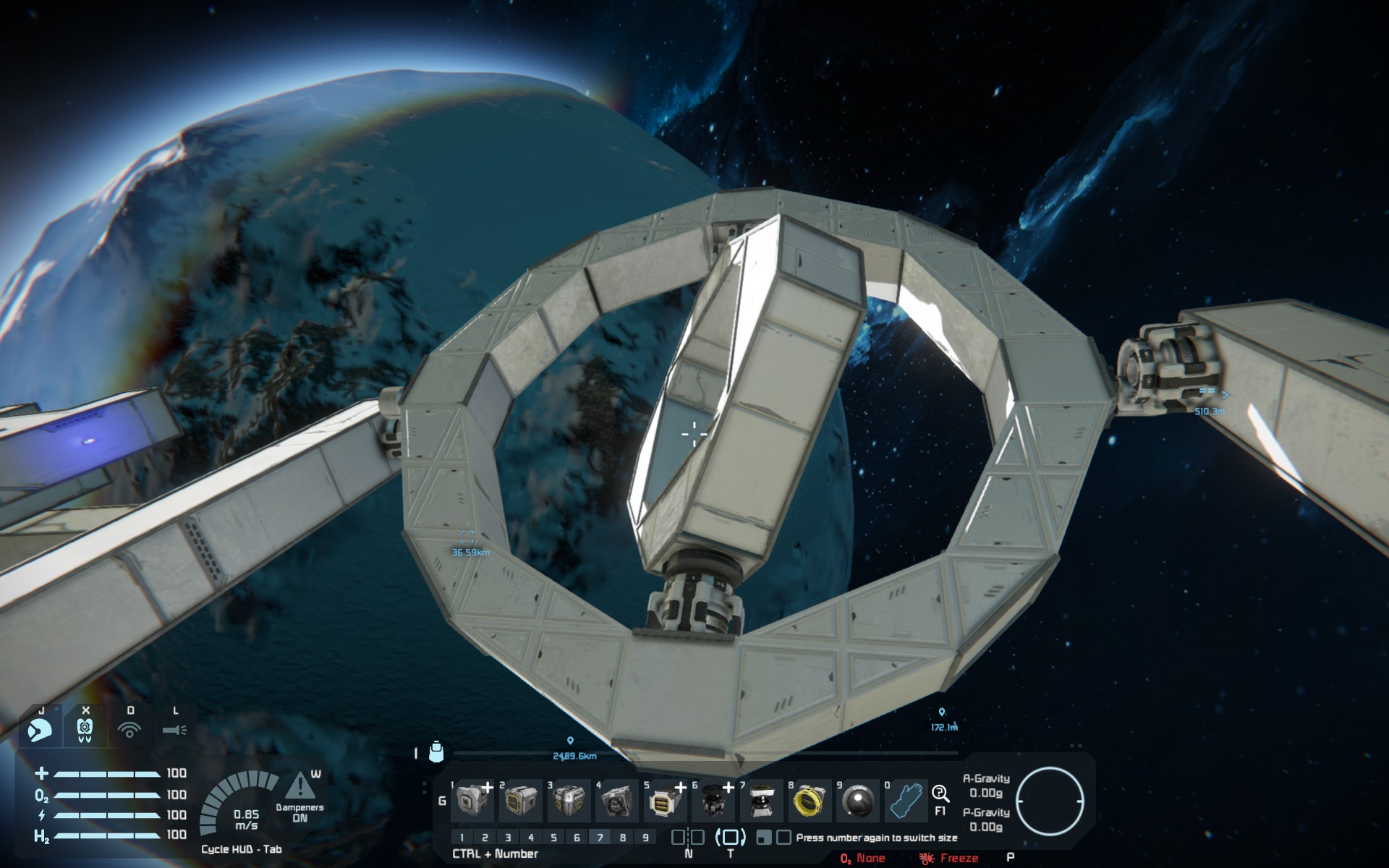Select the hinge block in slot 7
Viewport: 1389px width, 868px height.
[x=760, y=801]
